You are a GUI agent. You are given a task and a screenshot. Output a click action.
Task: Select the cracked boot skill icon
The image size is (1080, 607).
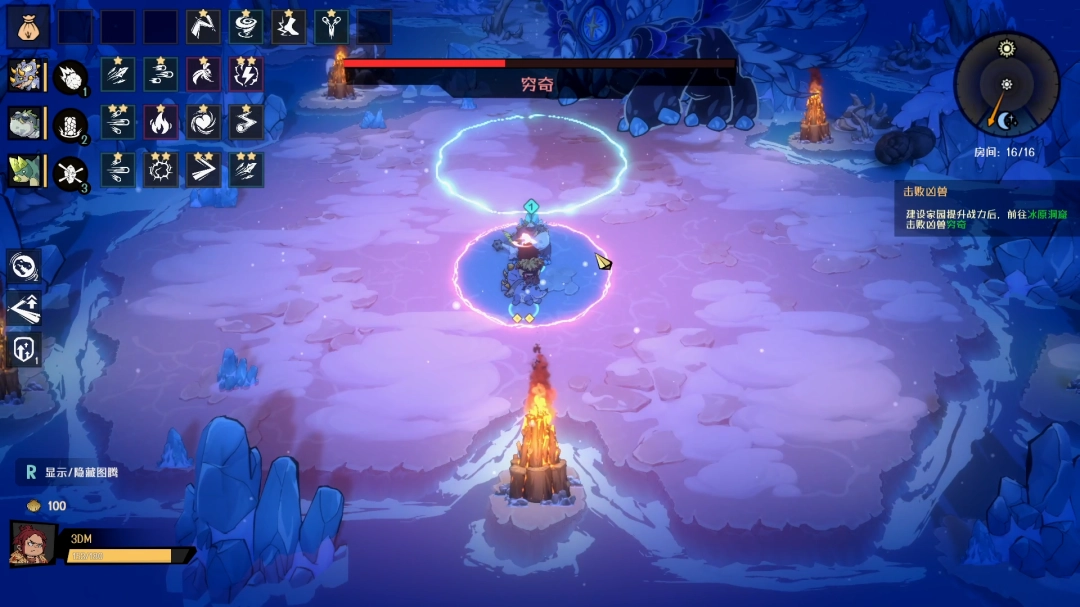pos(289,27)
